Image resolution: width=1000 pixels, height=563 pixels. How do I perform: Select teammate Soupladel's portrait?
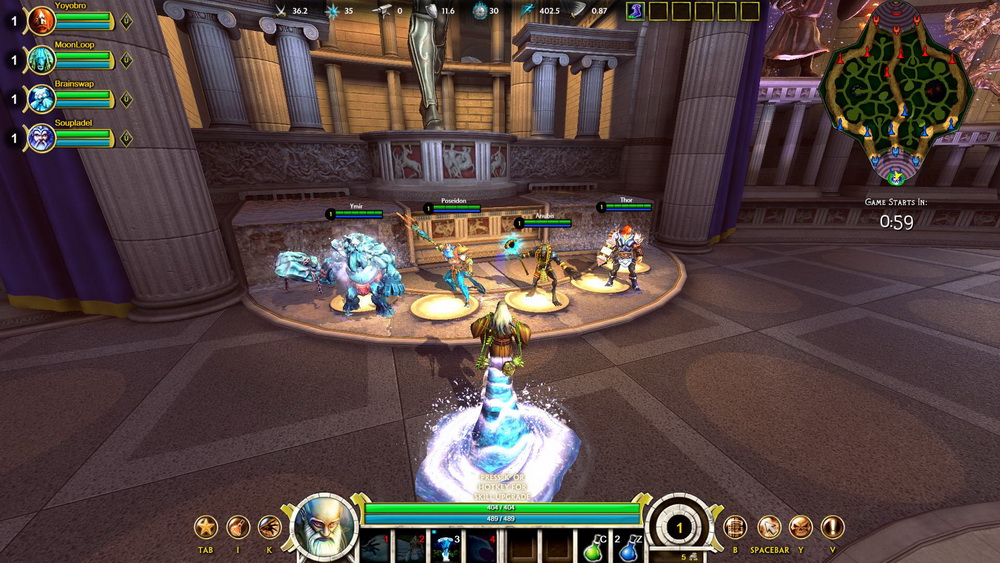coord(41,138)
